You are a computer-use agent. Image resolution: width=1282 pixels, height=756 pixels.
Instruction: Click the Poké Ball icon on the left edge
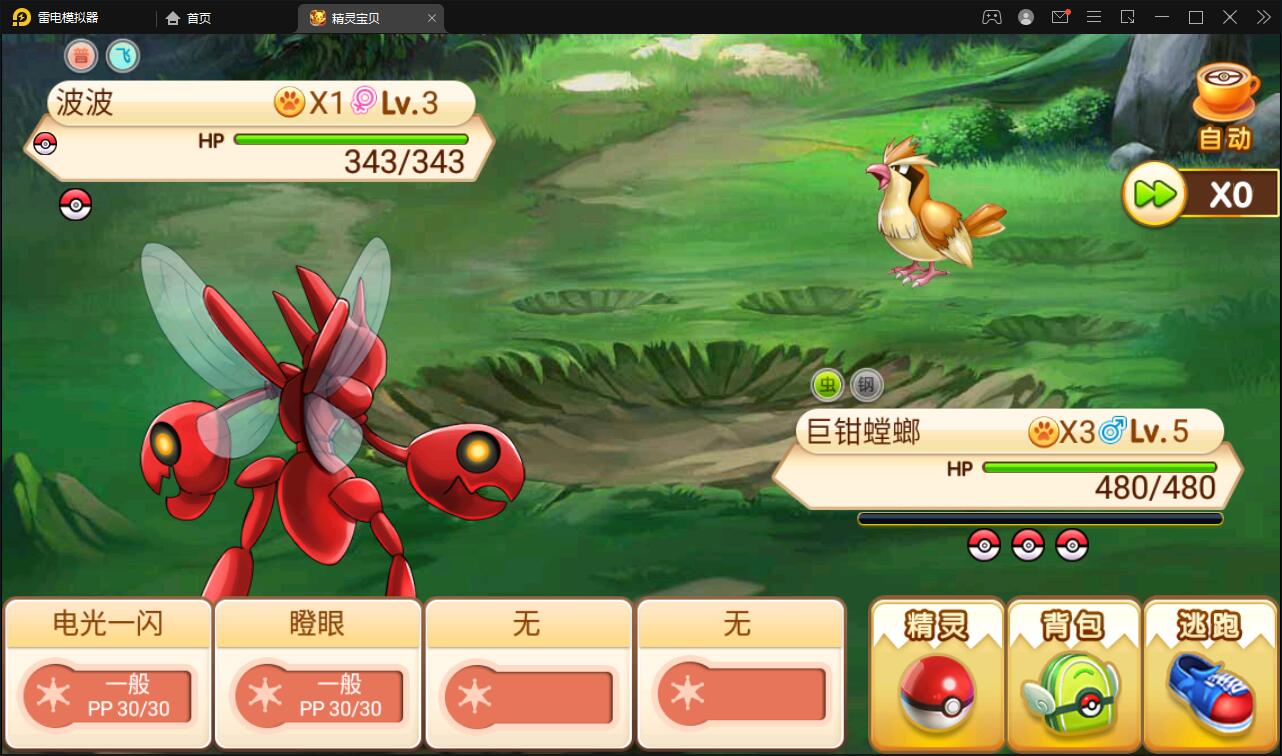(x=75, y=205)
